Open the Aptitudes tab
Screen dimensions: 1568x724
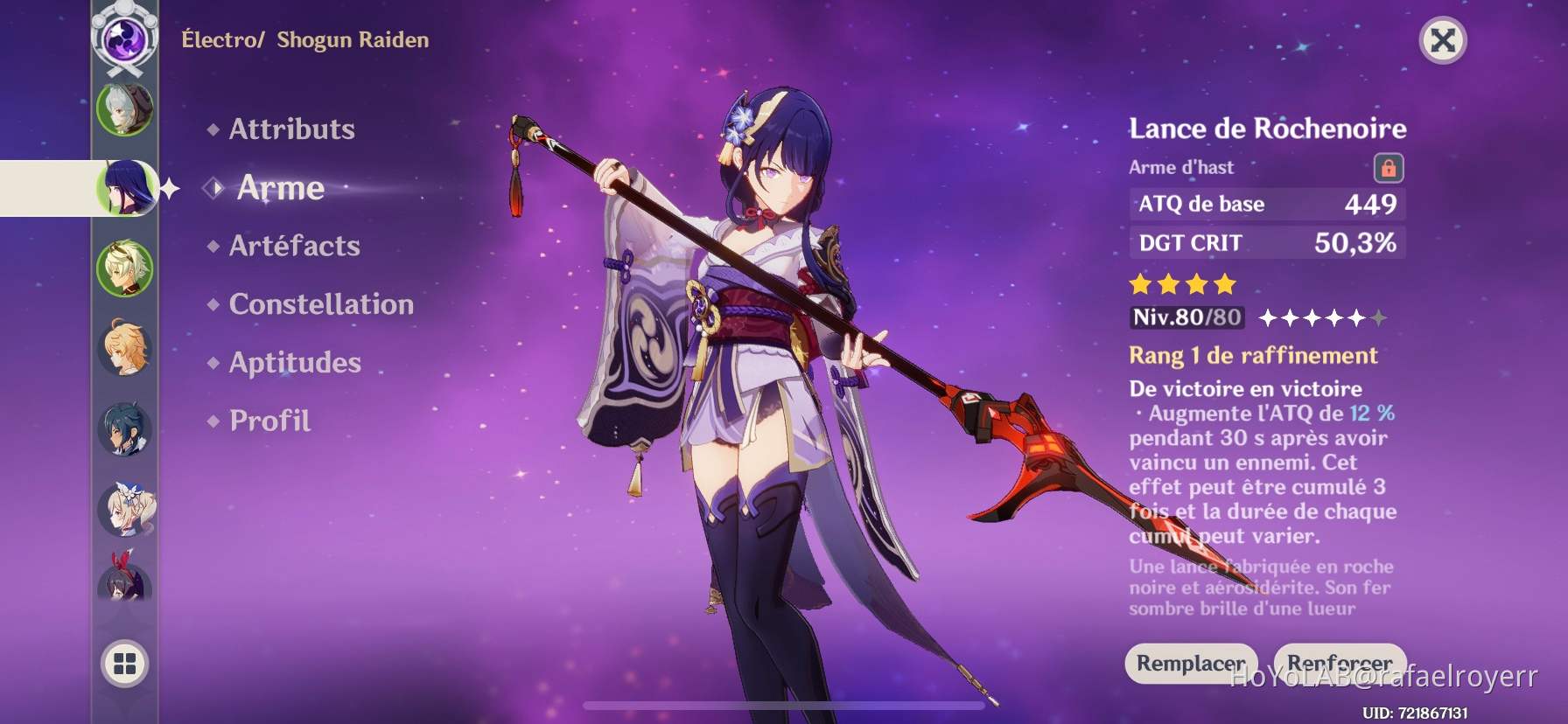(295, 362)
